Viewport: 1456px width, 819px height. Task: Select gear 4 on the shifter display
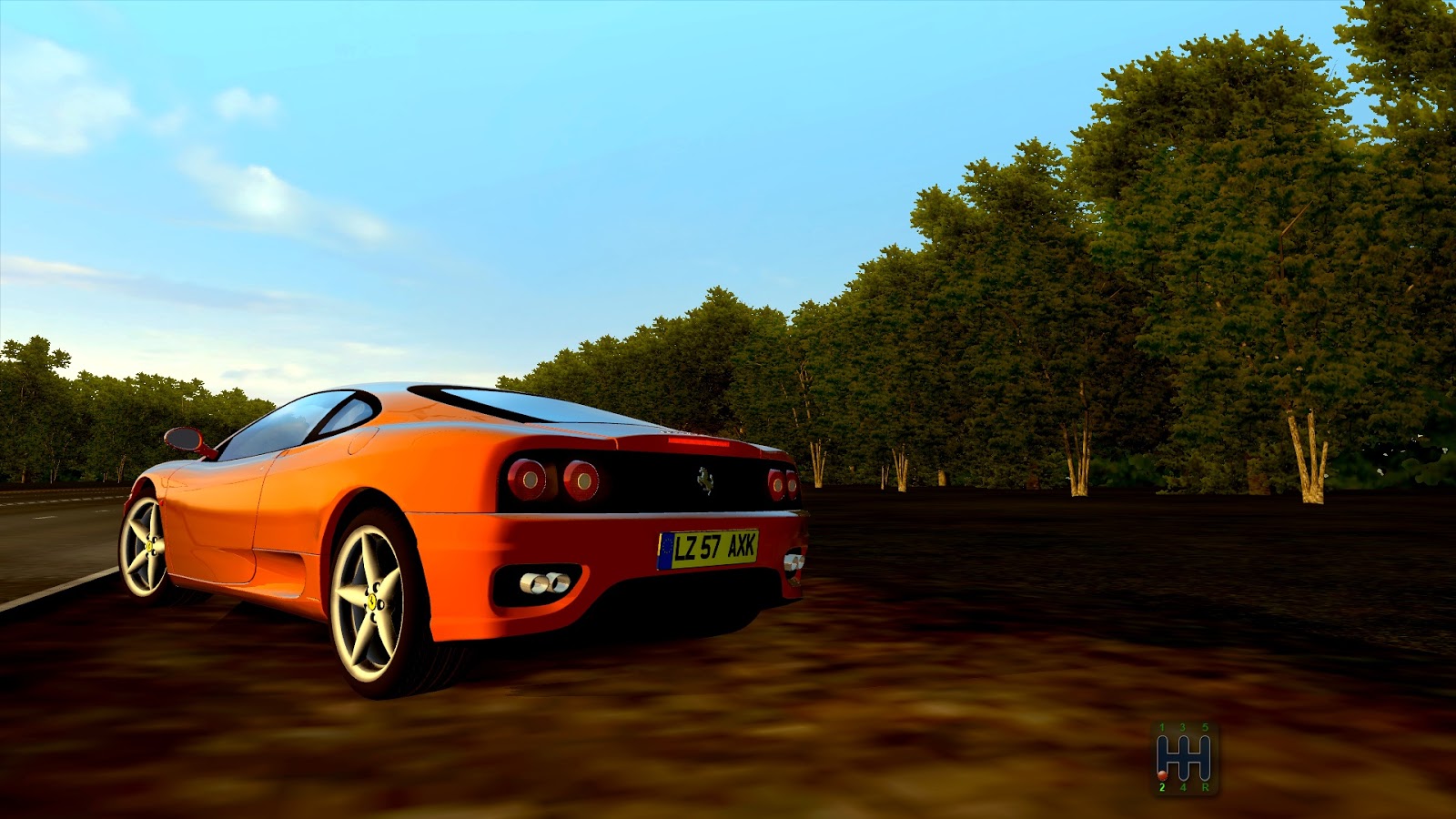[x=1183, y=787]
